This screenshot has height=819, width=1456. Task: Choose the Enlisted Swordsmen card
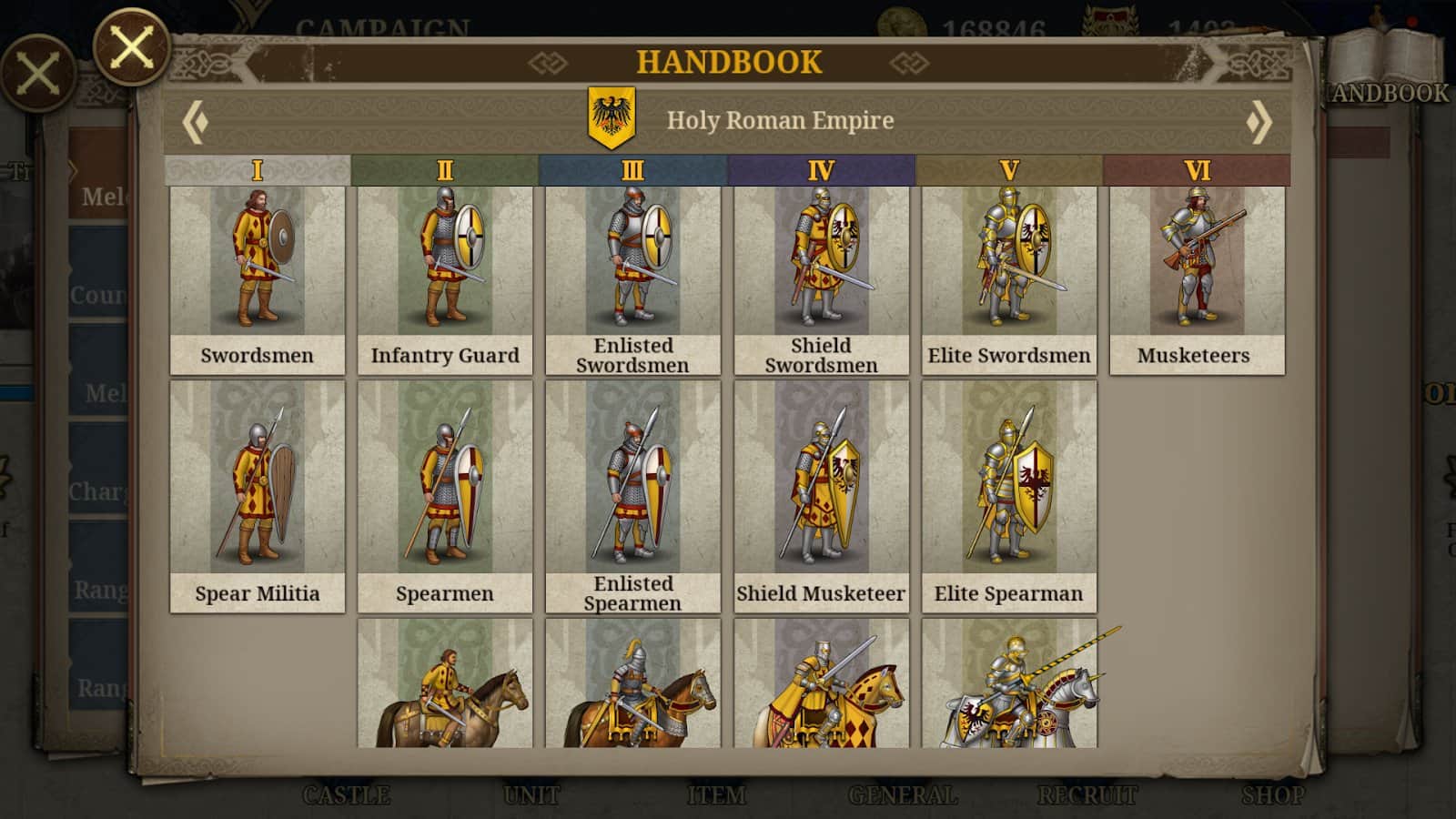click(x=632, y=280)
